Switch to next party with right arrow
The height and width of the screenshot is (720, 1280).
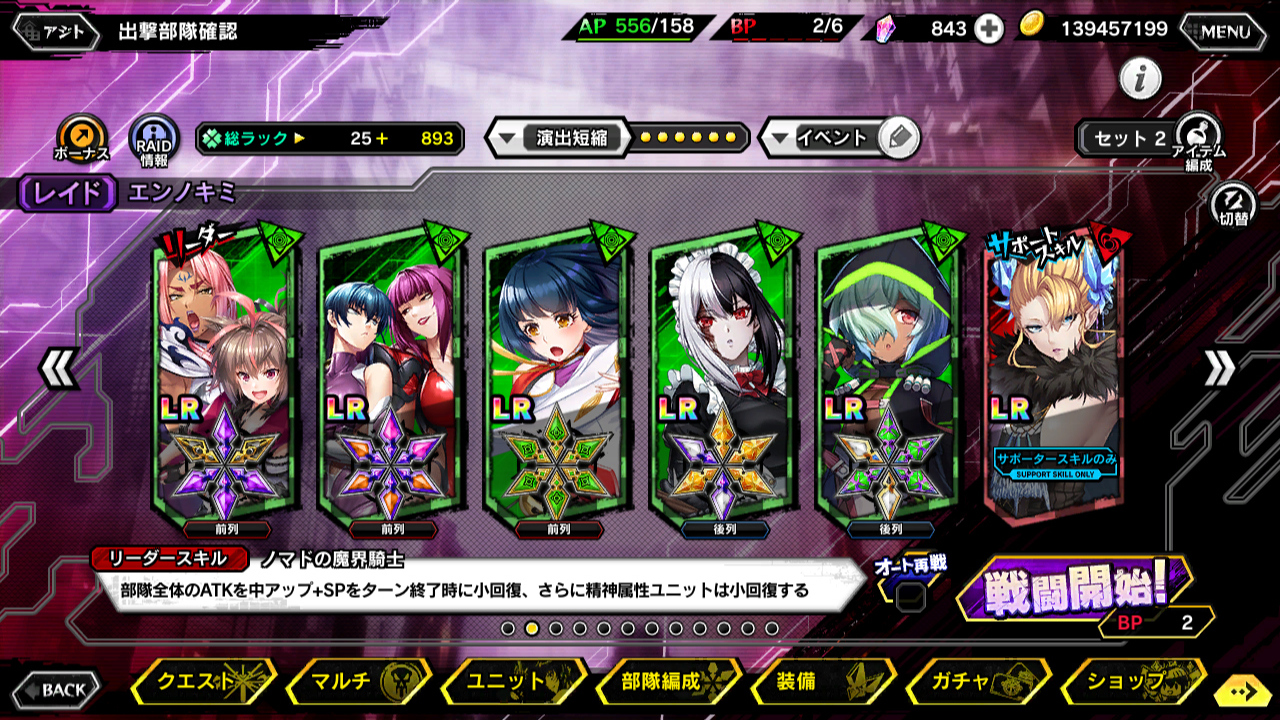pos(1219,369)
